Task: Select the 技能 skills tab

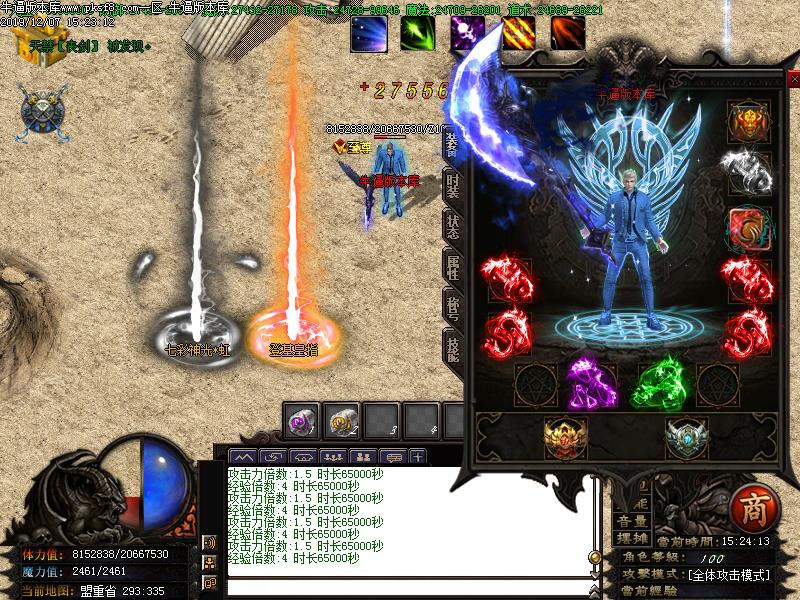Action: [x=453, y=347]
